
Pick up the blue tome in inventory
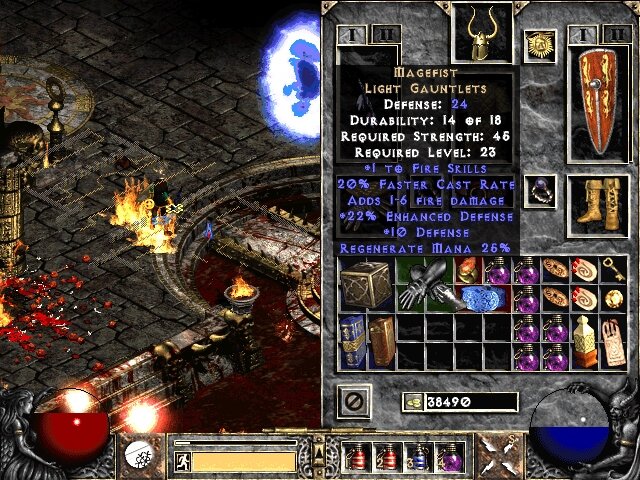[352, 341]
